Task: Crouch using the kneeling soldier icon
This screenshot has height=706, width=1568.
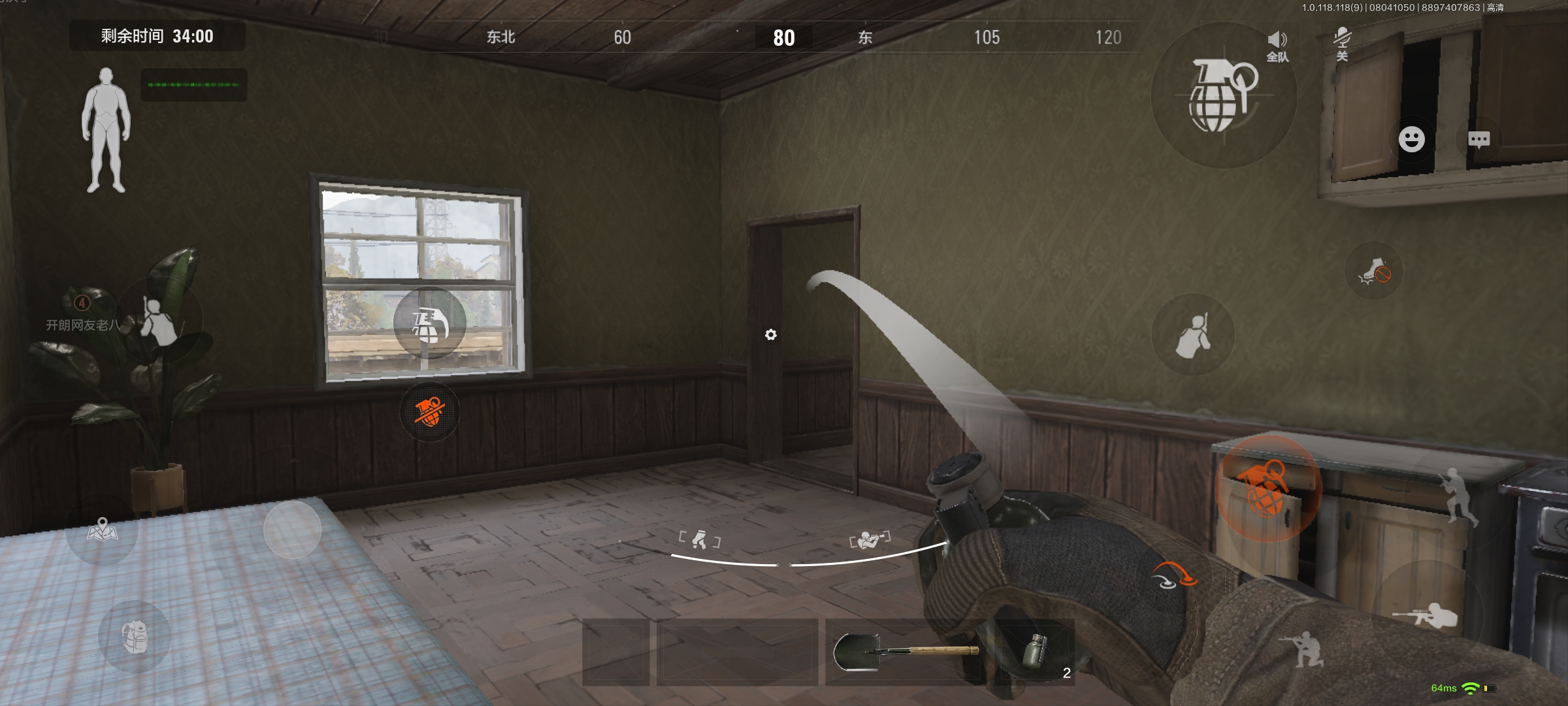Action: (1304, 648)
